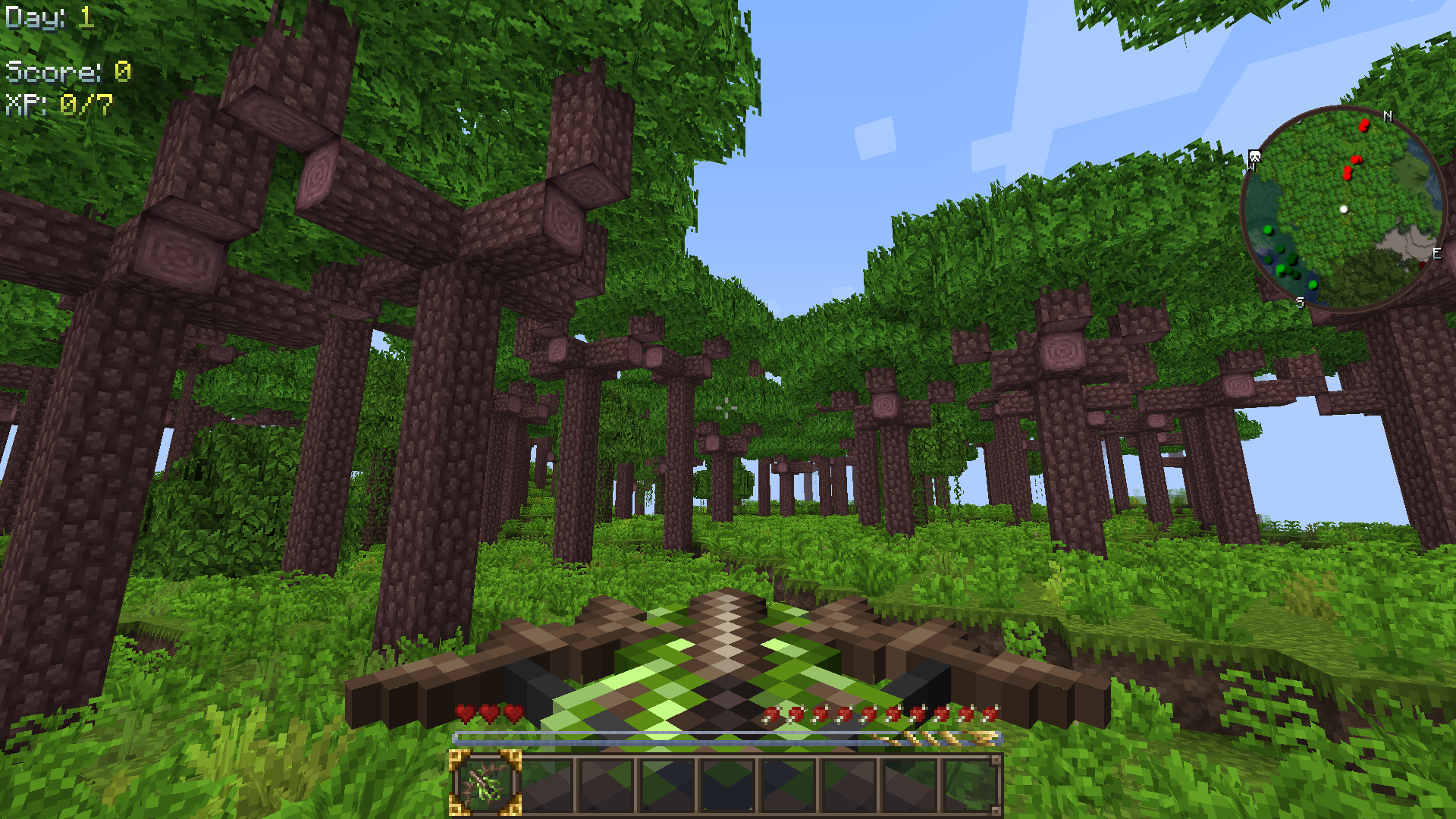
Task: Click the N compass letter on minimap
Action: (x=1388, y=117)
